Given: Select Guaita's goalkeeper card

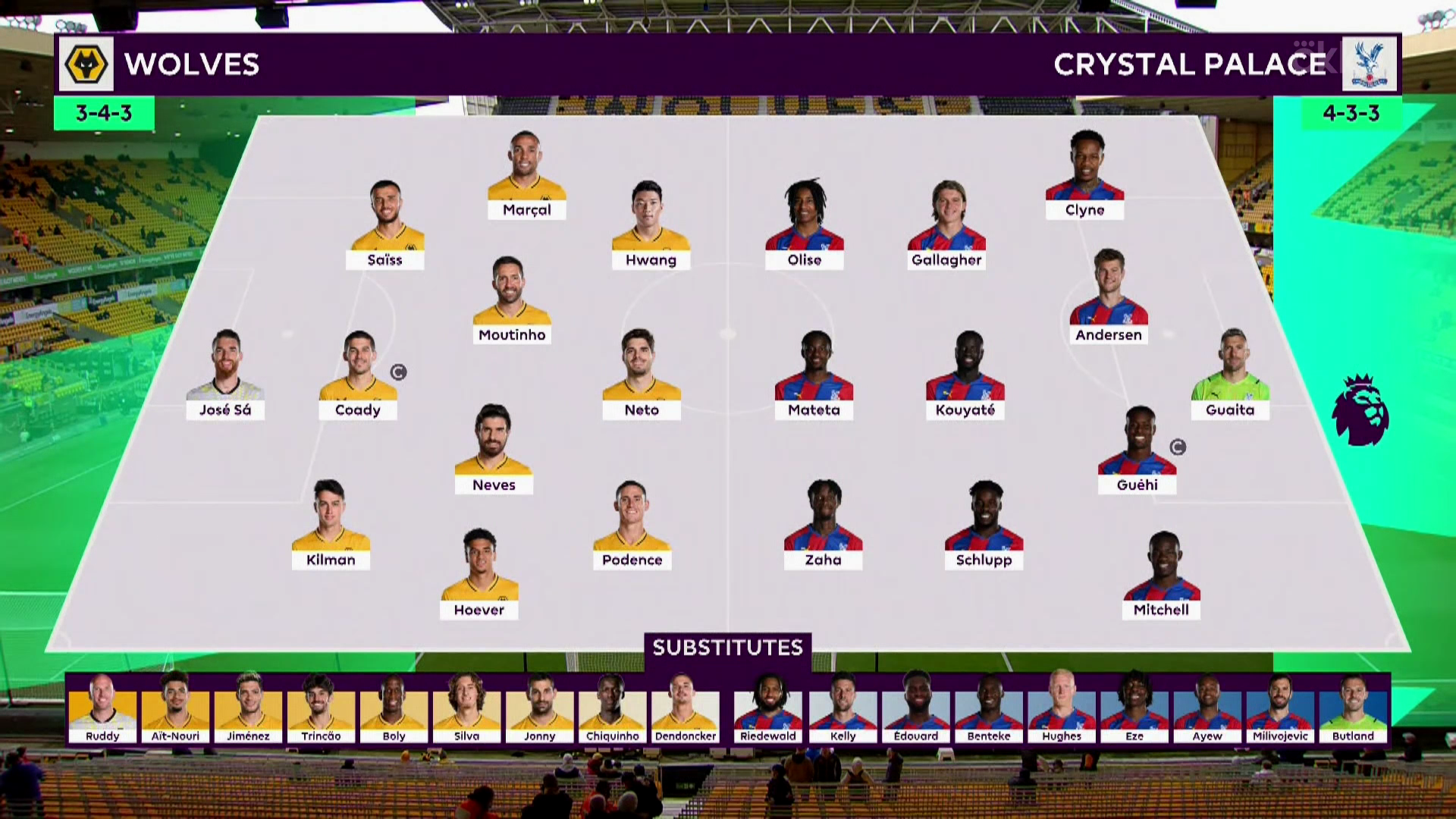Looking at the screenshot, I should tap(1230, 375).
